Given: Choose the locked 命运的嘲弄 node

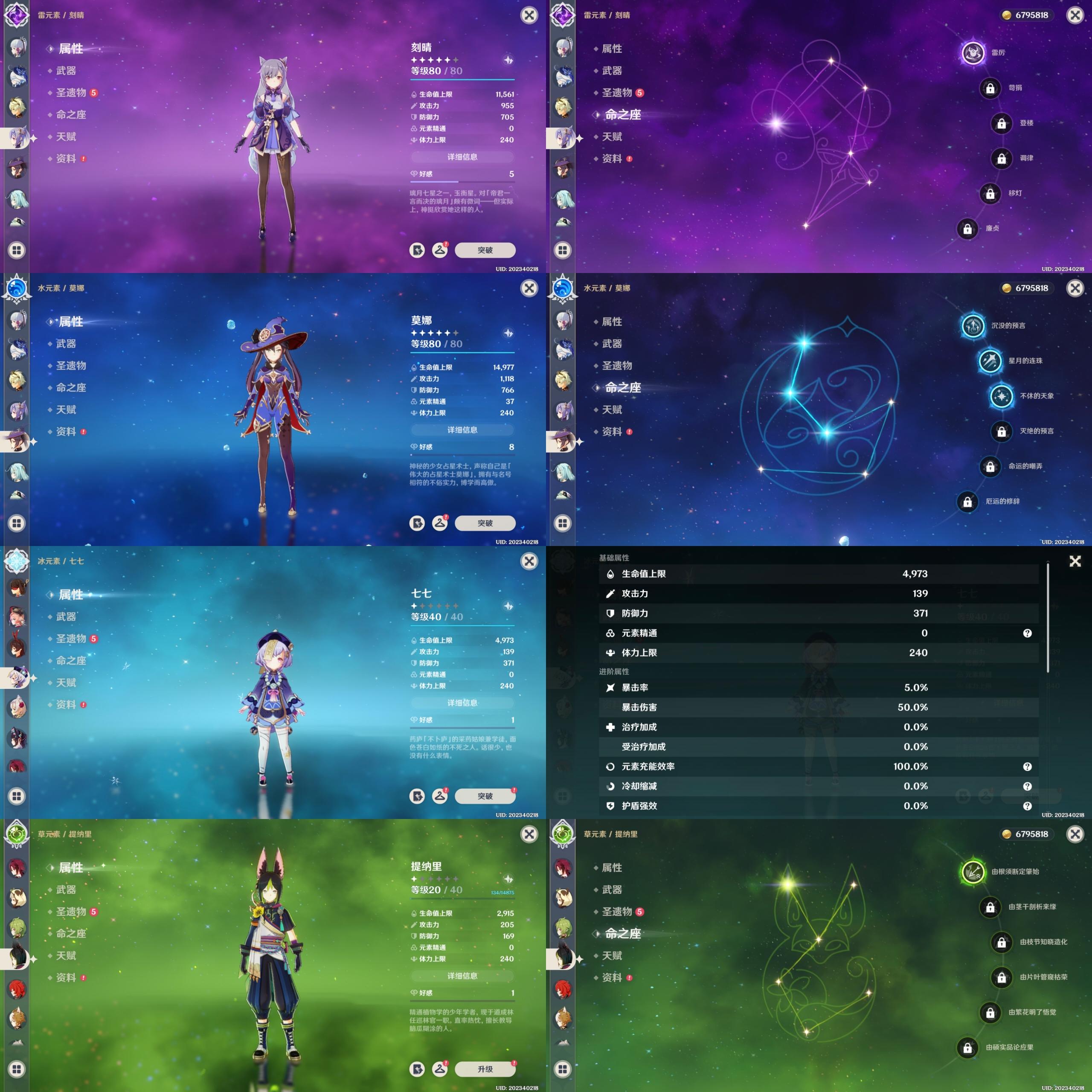Looking at the screenshot, I should 990,467.
